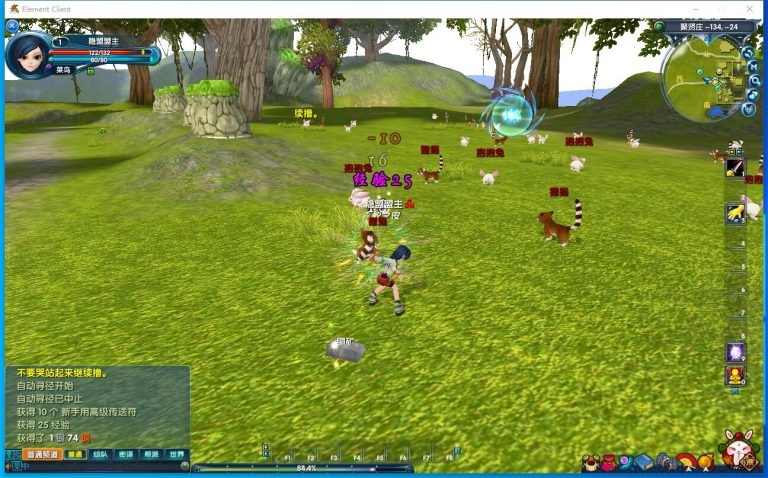Viewport: 768px width, 478px height.
Task: Select the player portrait avatar
Action: pyautogui.click(x=26, y=55)
